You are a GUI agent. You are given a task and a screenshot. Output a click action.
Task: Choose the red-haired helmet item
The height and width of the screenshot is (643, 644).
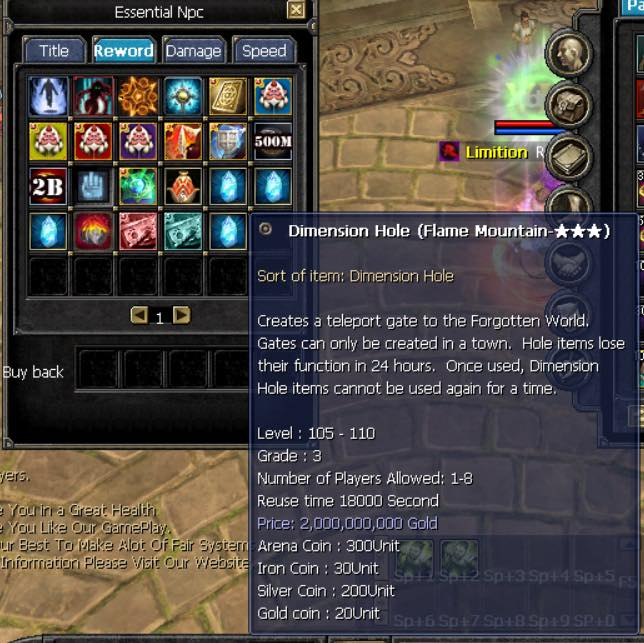[93, 232]
